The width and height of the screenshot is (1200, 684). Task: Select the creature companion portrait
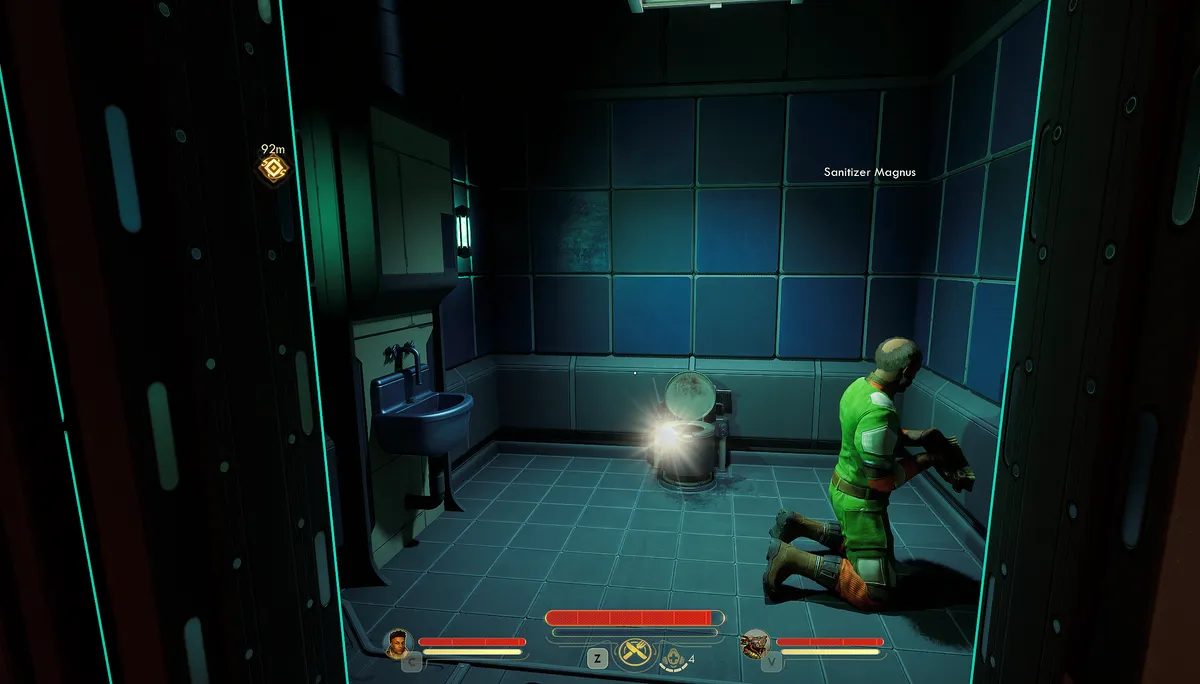pyautogui.click(x=755, y=642)
